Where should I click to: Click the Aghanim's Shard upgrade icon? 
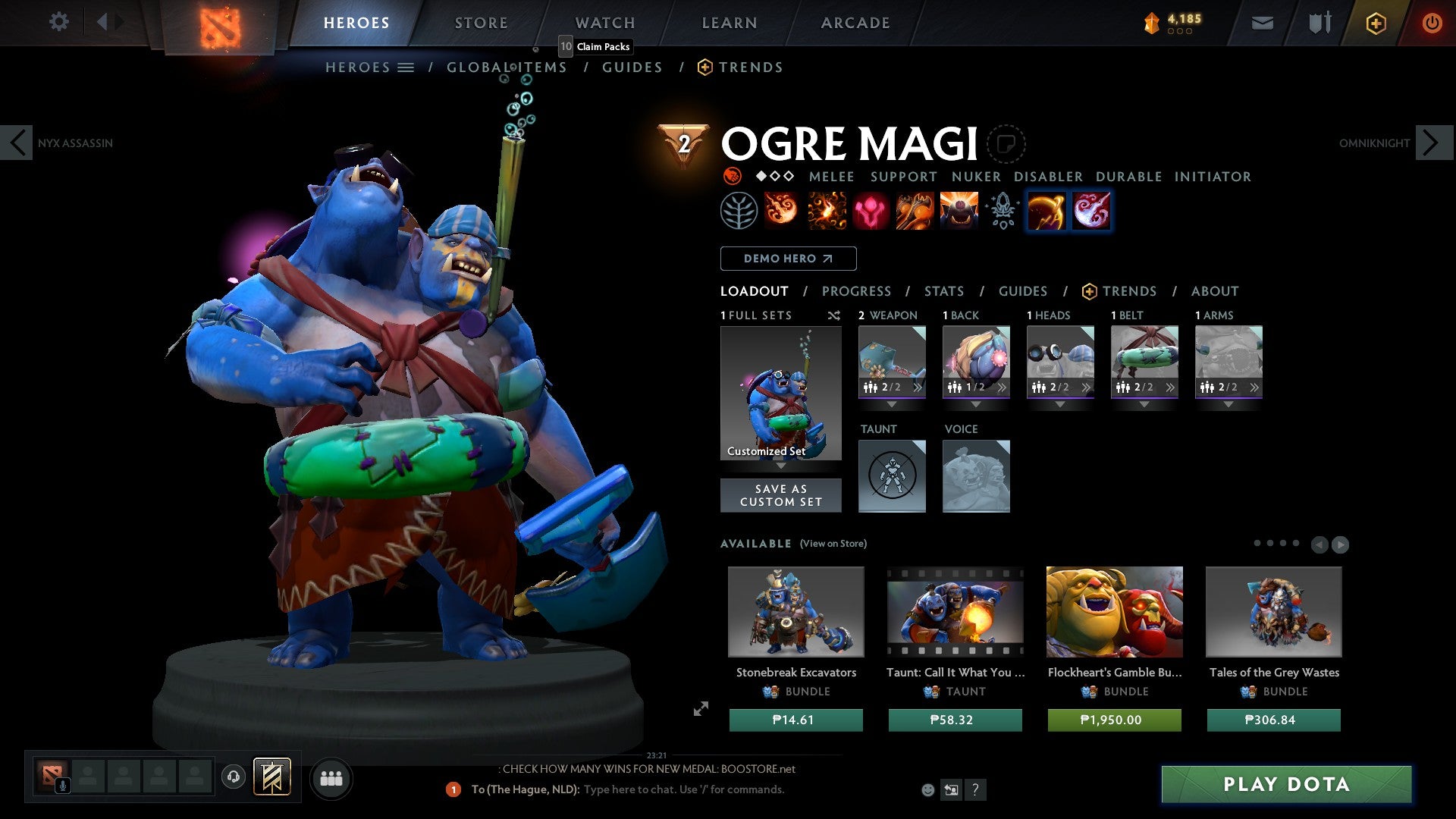(1001, 211)
